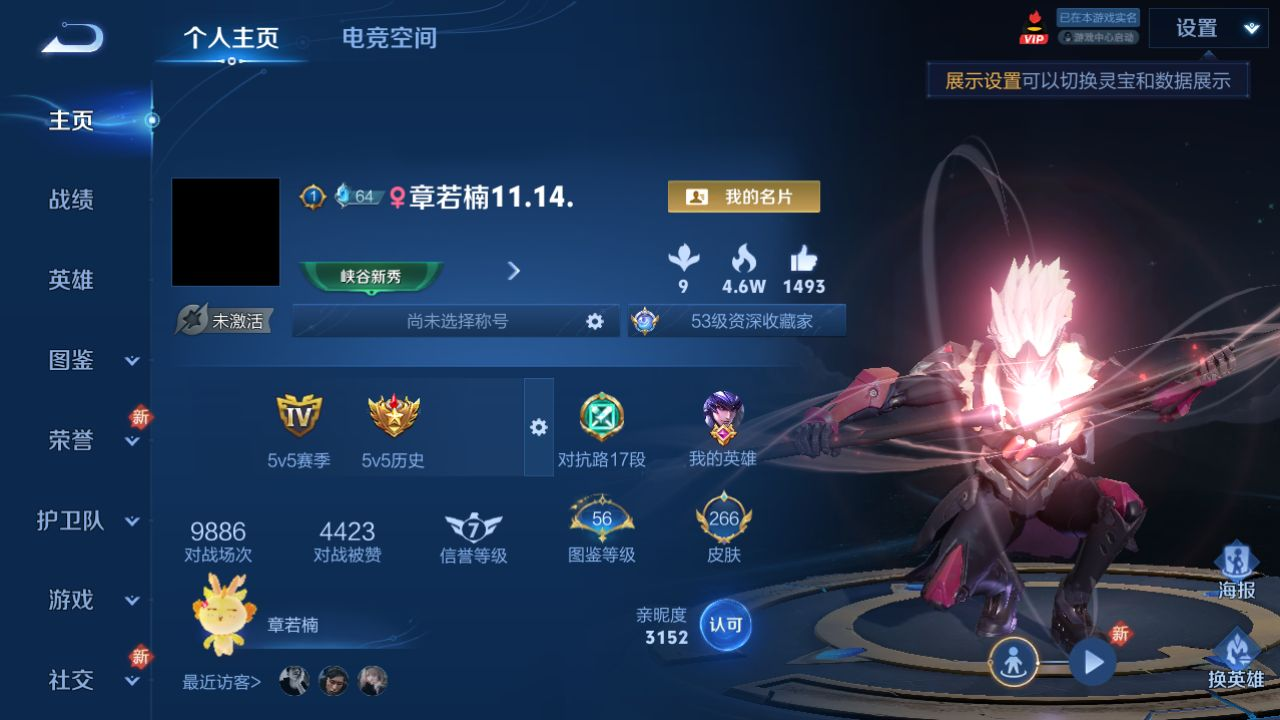The height and width of the screenshot is (720, 1280).
Task: Expand the 社交 sidebar entry
Action: pos(92,680)
